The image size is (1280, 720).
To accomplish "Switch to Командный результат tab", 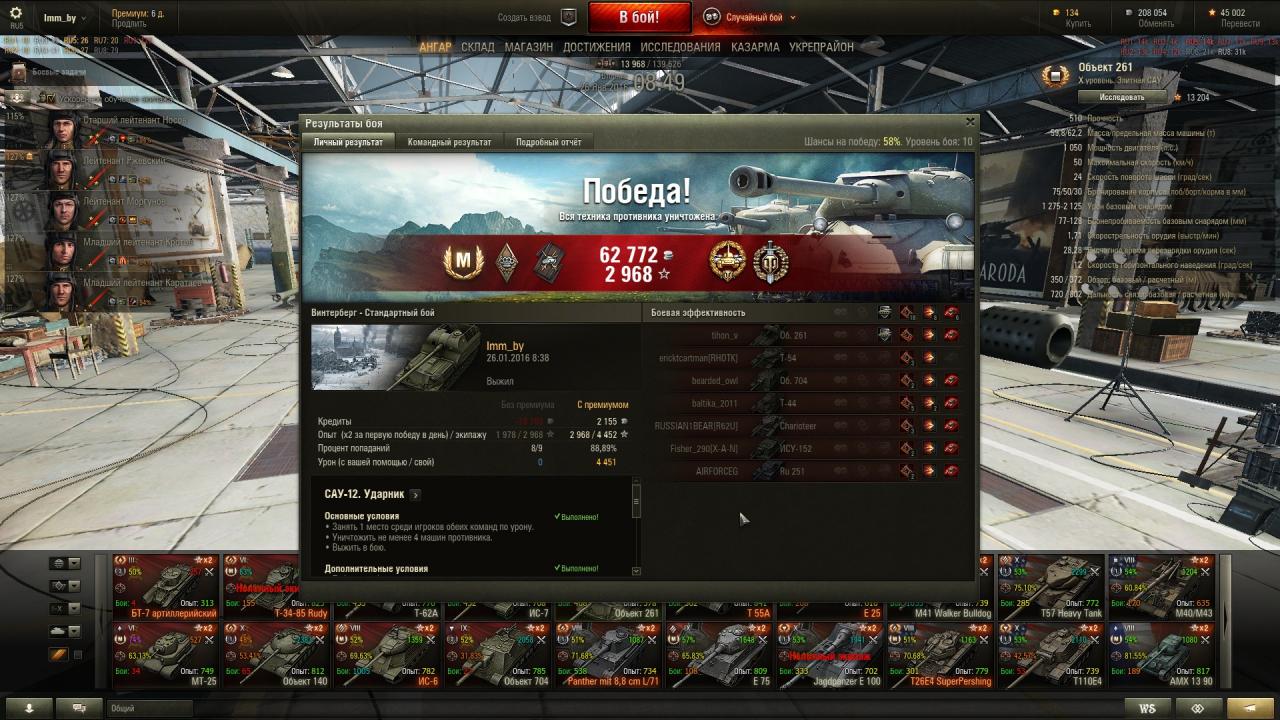I will 449,142.
